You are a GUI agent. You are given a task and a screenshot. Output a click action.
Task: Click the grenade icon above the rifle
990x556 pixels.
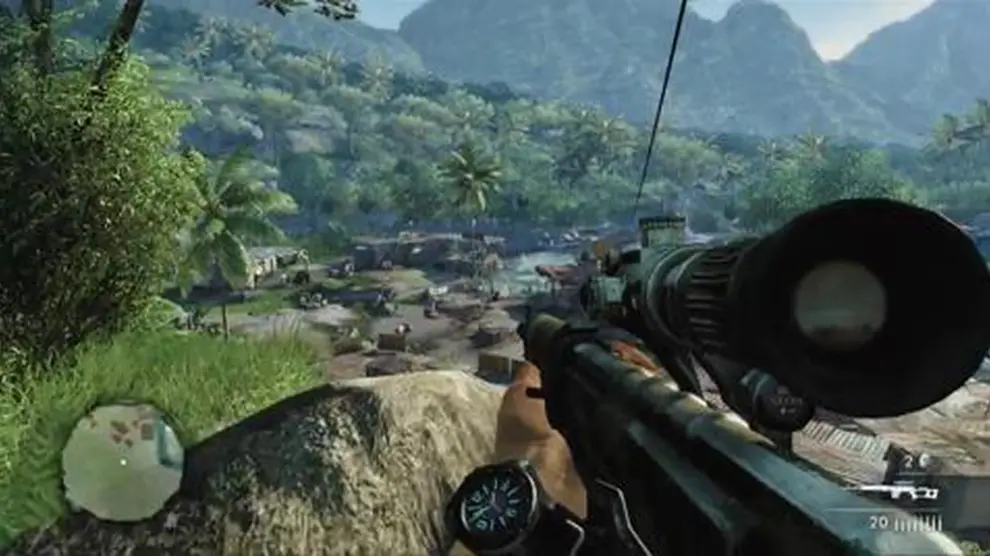[x=924, y=461]
